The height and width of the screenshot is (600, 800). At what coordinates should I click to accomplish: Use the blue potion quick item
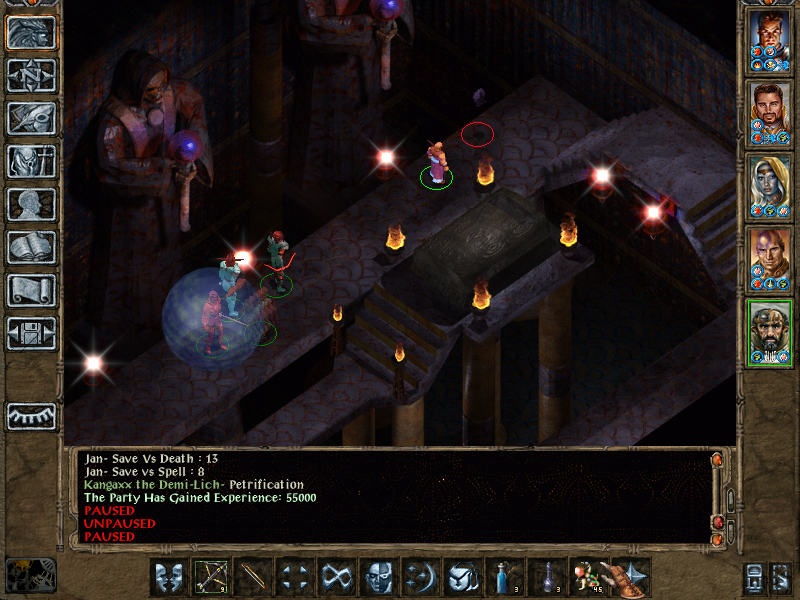(505, 577)
